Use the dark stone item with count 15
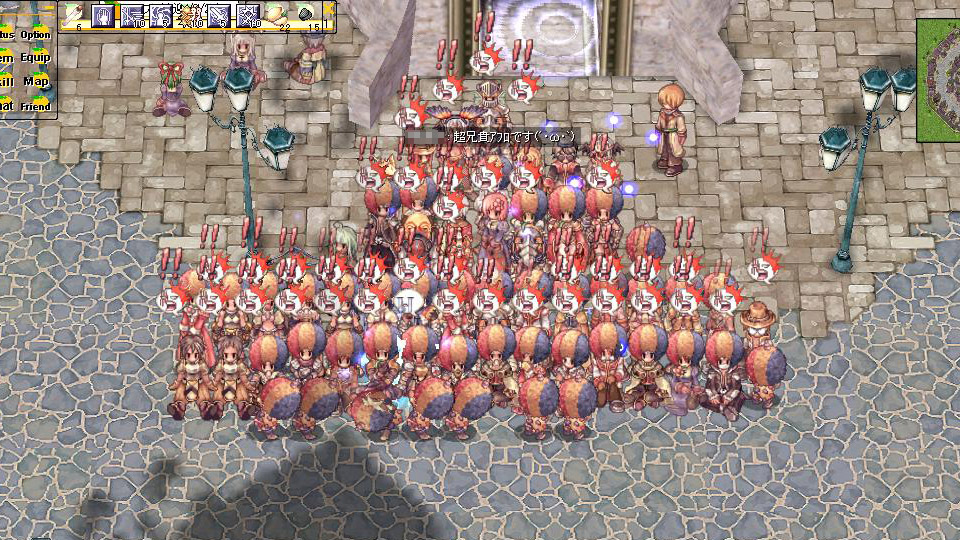The height and width of the screenshot is (540, 960). pos(306,15)
